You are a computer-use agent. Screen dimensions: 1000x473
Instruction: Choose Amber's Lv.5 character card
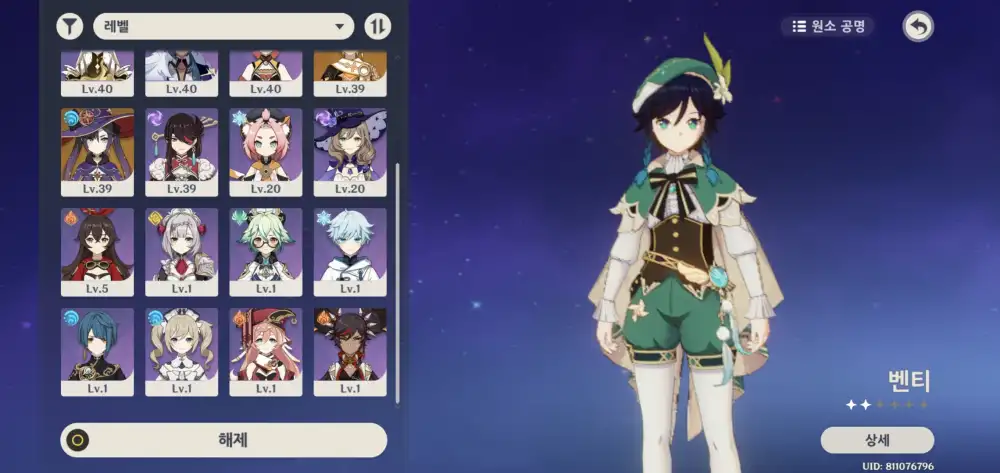[97, 251]
